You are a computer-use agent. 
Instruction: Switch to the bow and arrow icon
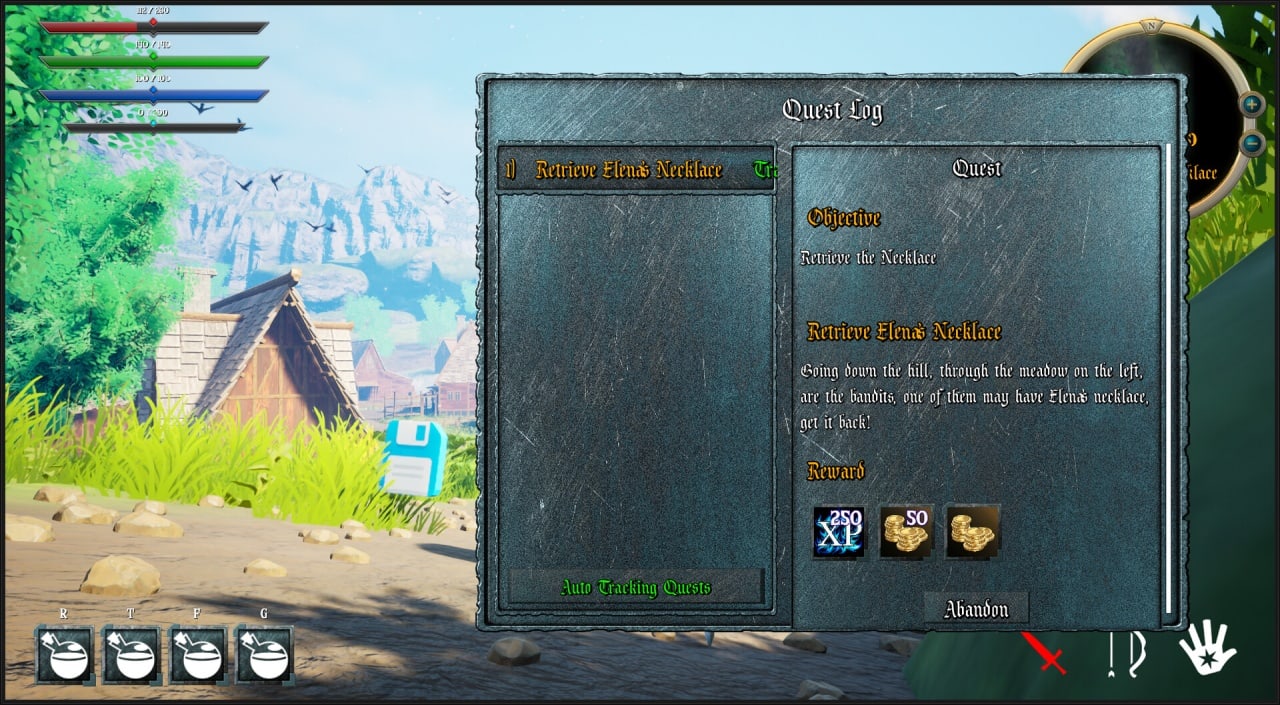(x=1128, y=653)
